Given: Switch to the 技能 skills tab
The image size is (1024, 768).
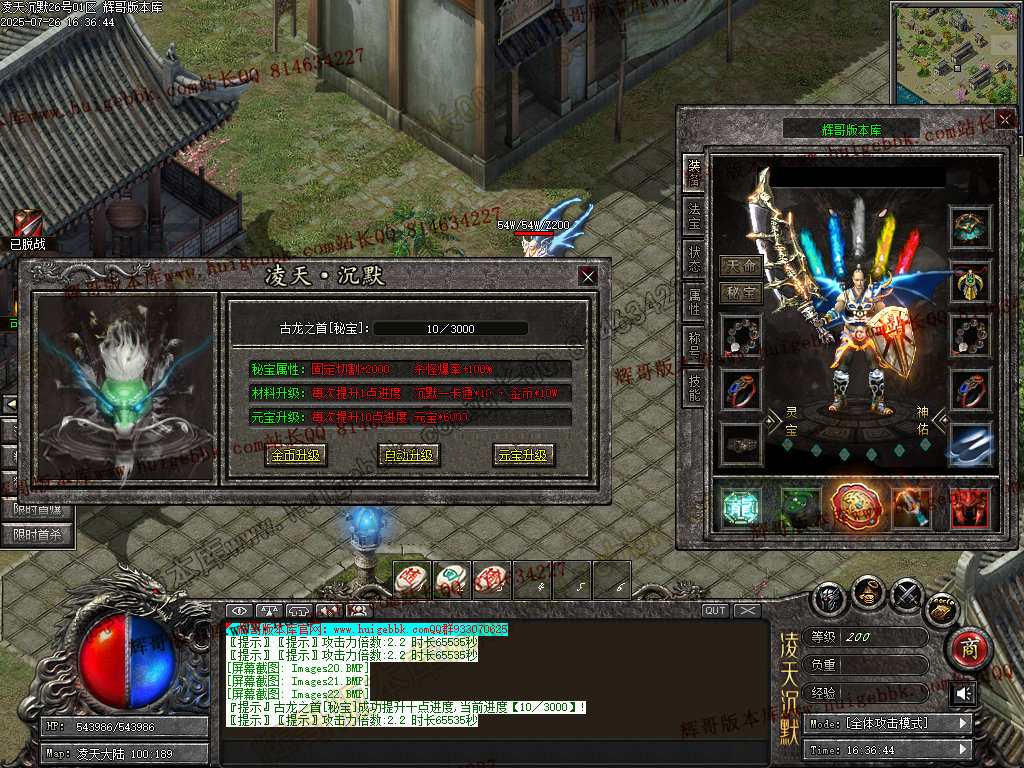Looking at the screenshot, I should (693, 387).
